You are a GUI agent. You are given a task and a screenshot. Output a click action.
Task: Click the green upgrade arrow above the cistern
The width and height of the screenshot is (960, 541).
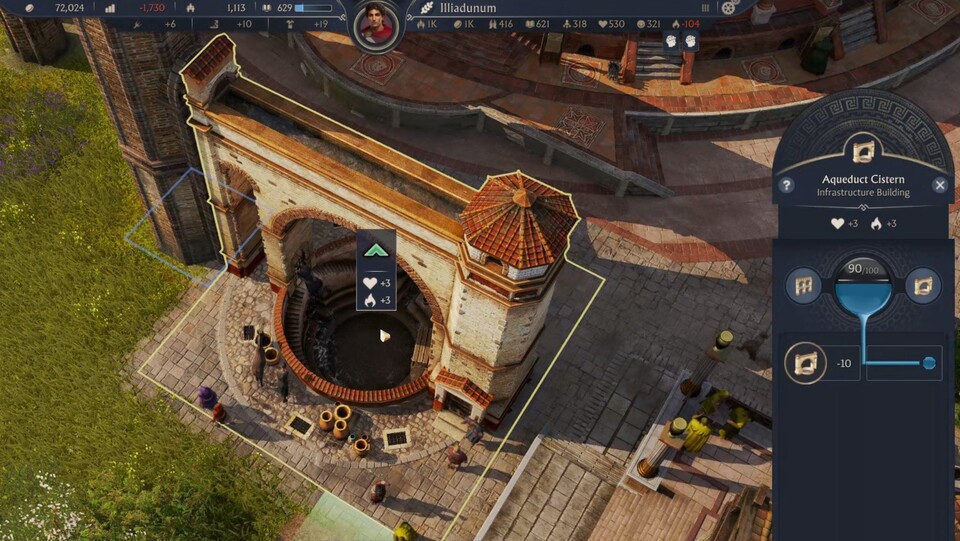point(376,251)
